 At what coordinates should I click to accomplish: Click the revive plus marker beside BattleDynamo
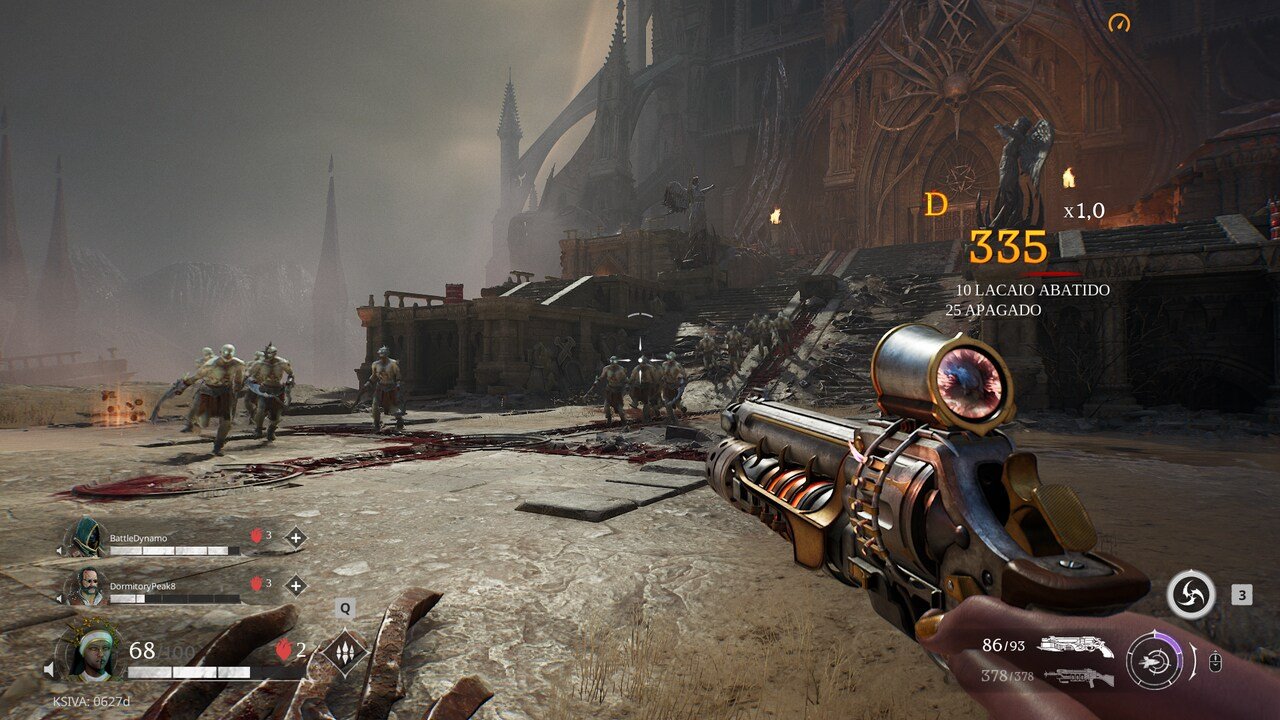pos(296,538)
